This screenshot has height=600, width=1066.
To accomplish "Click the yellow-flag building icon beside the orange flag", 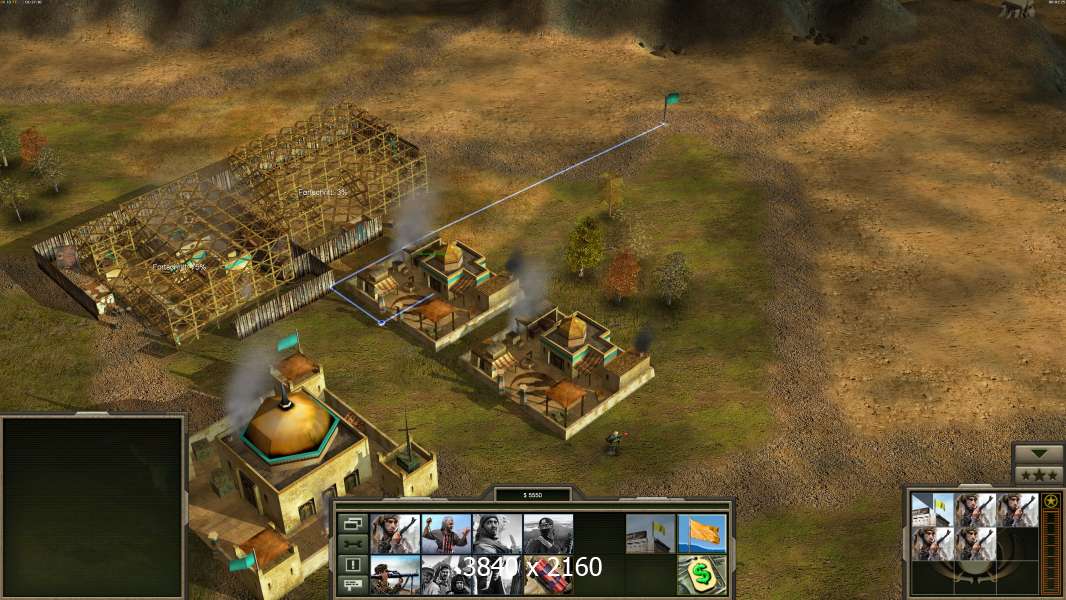I will 650,534.
